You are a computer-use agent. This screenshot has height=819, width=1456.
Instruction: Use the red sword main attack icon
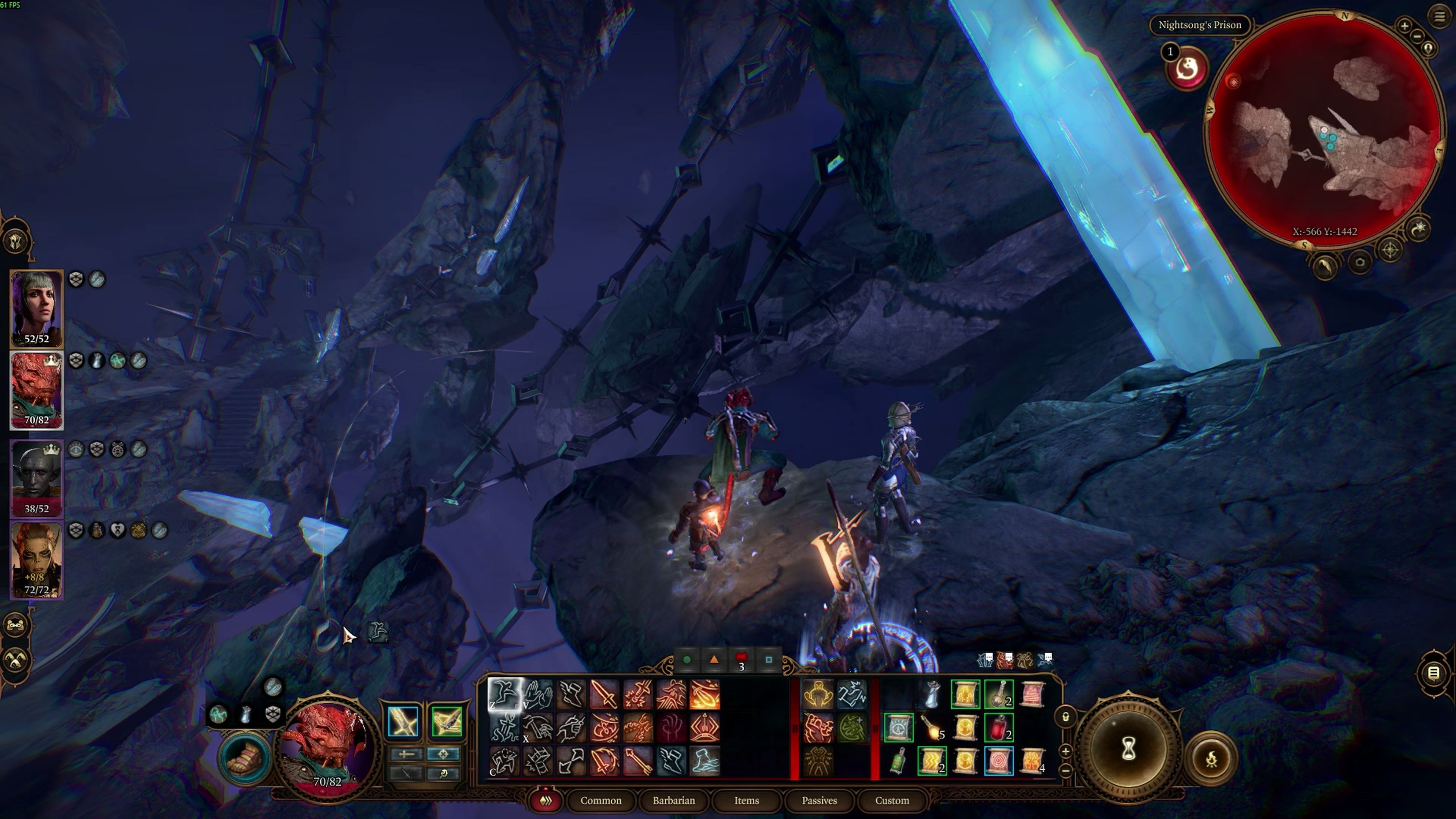tap(604, 694)
